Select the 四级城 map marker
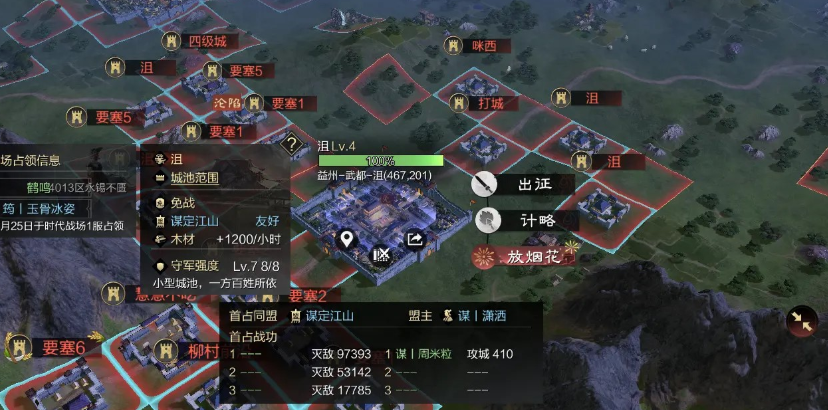 [206, 41]
